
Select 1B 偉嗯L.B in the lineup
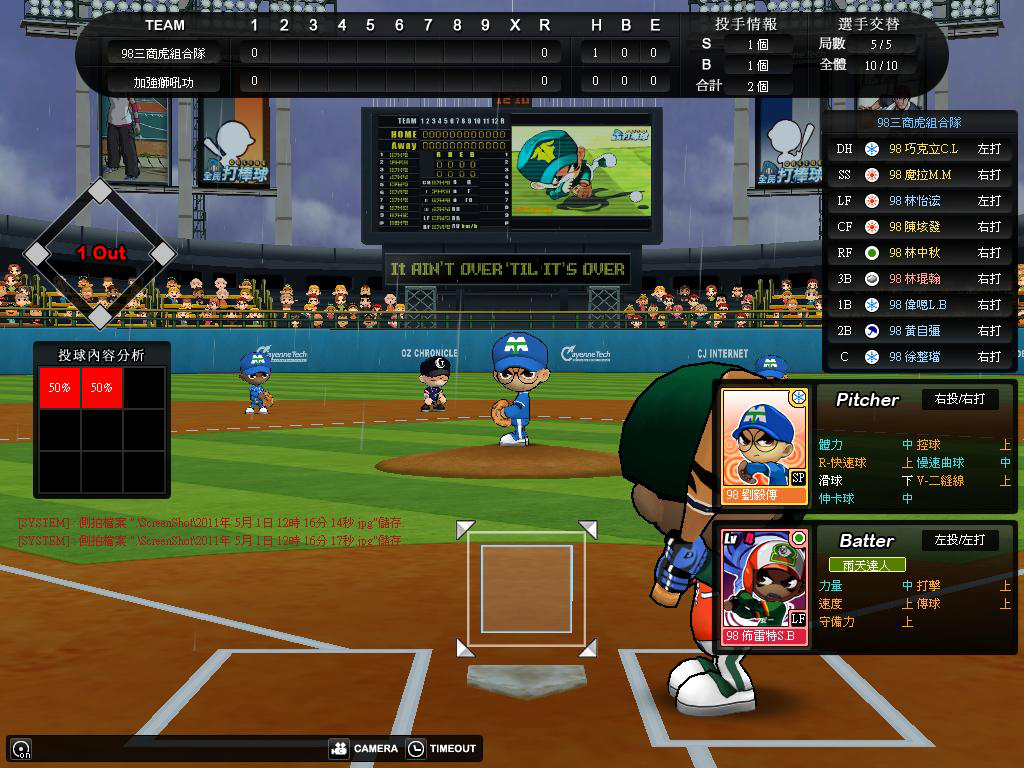919,305
